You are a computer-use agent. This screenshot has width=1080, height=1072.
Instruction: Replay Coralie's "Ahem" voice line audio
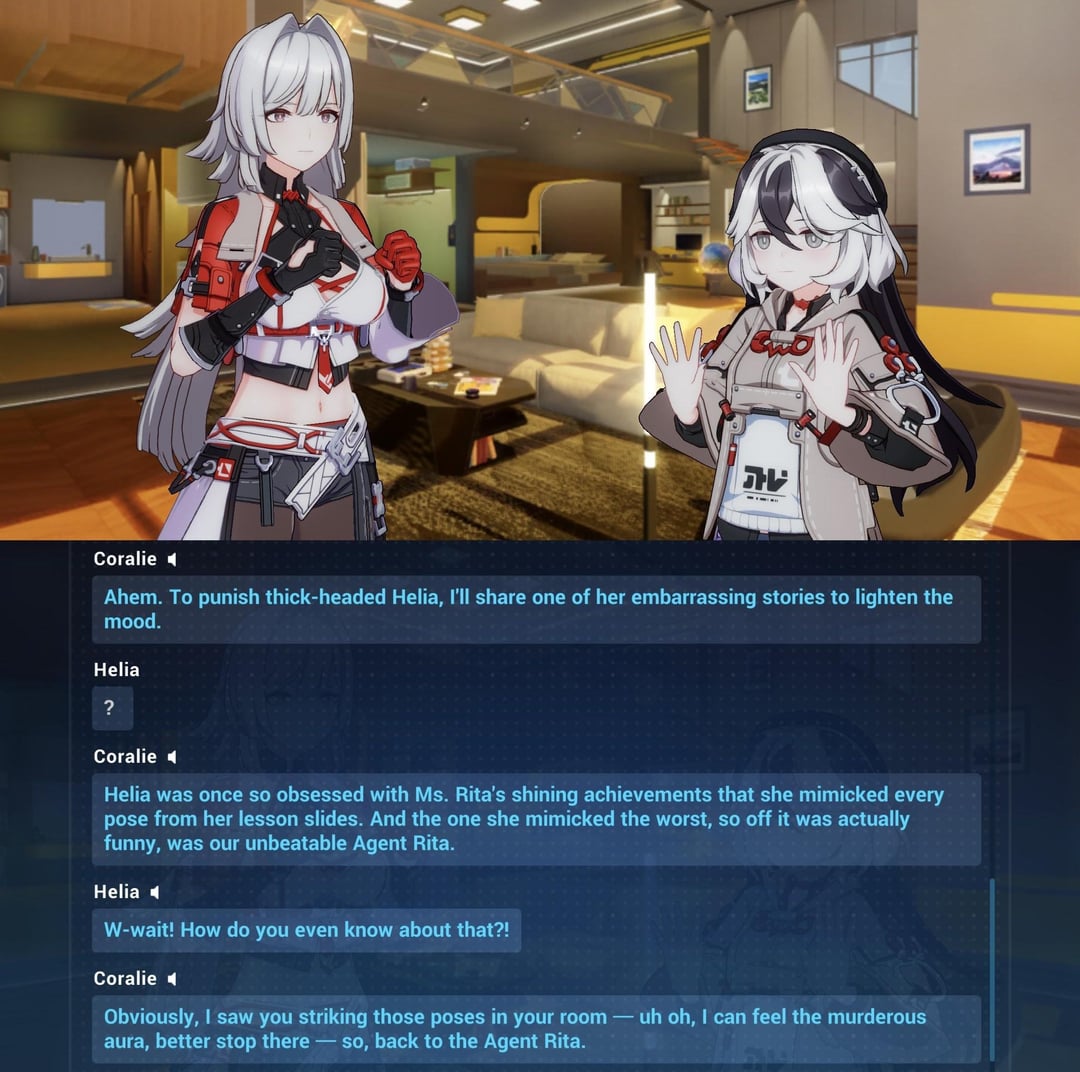[172, 560]
